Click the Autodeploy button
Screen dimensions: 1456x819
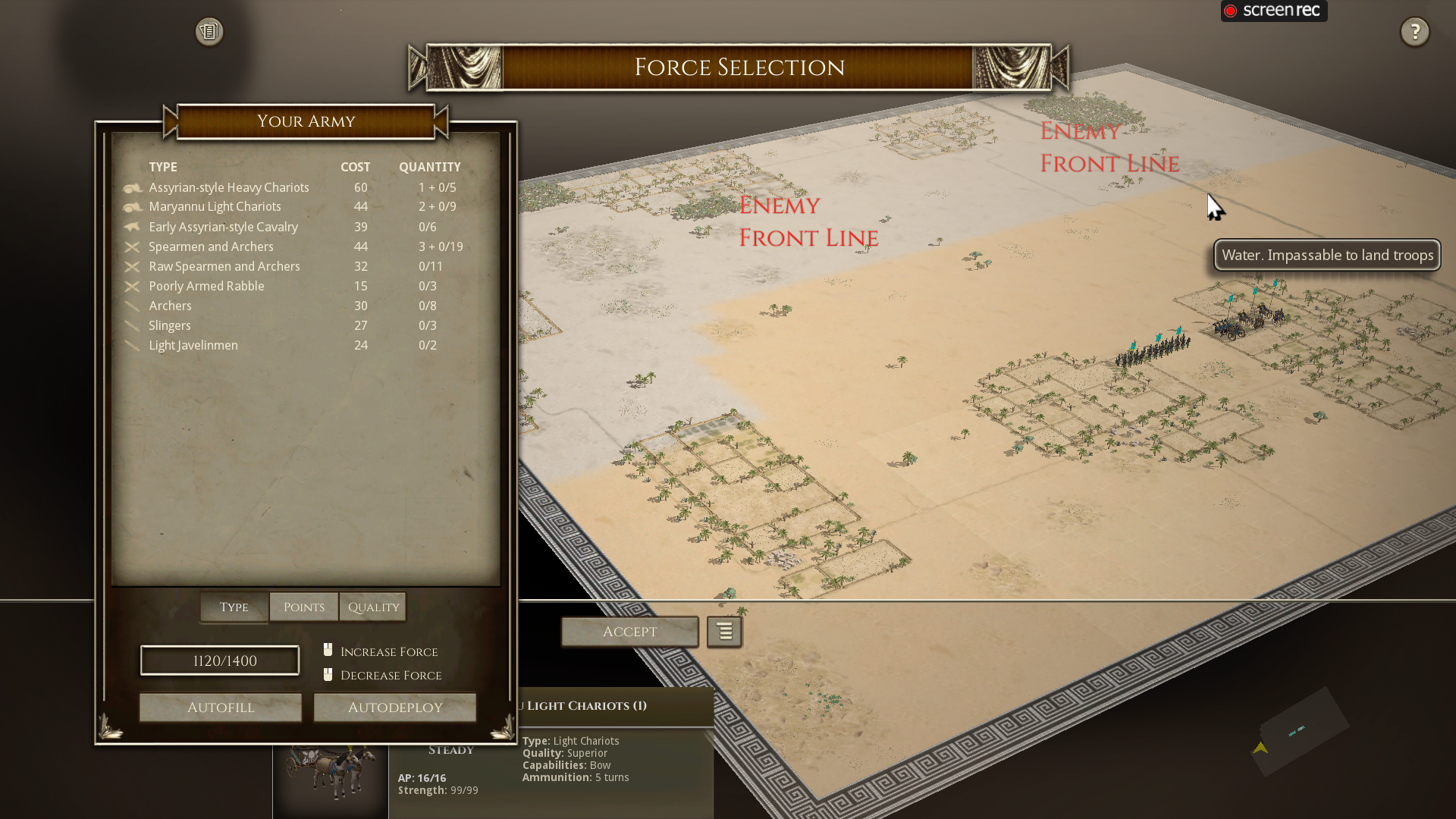(394, 707)
